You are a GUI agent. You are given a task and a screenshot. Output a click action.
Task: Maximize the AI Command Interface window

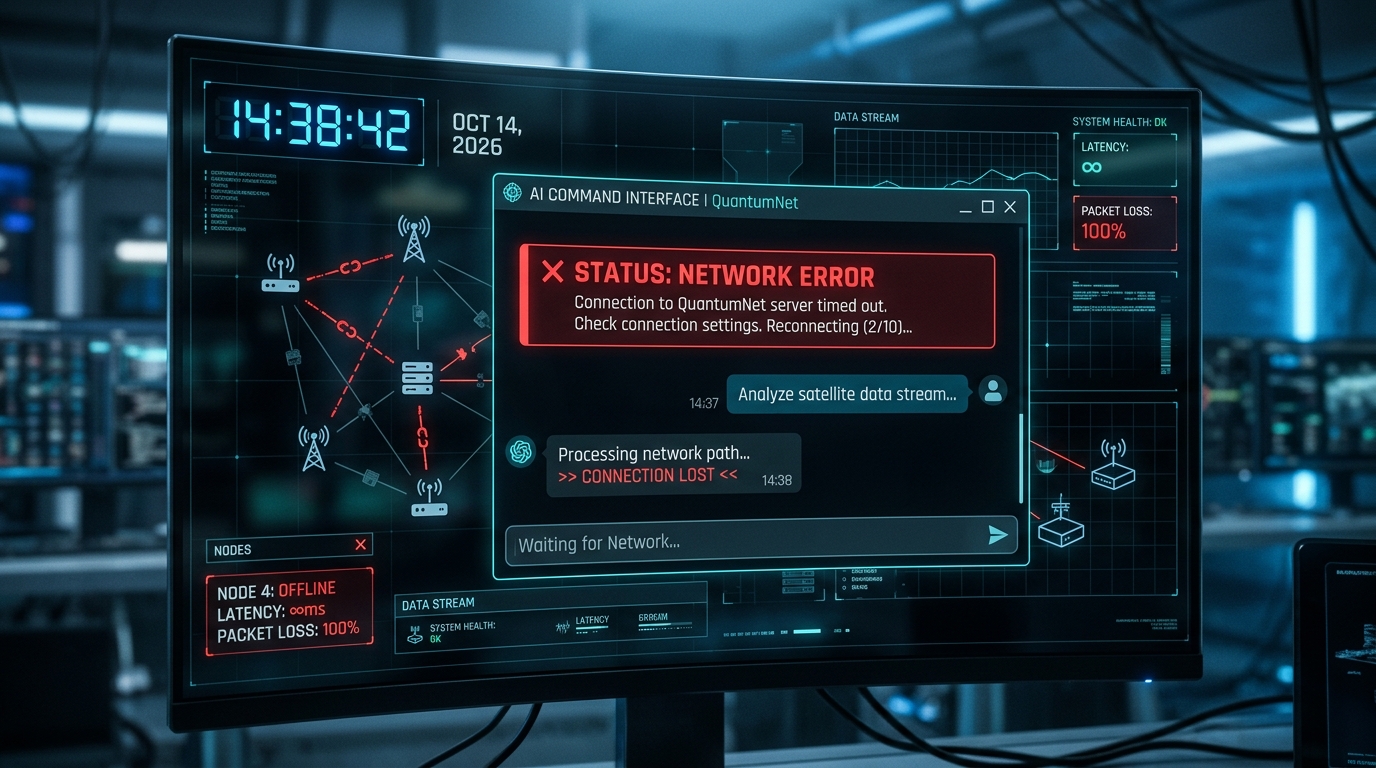988,207
